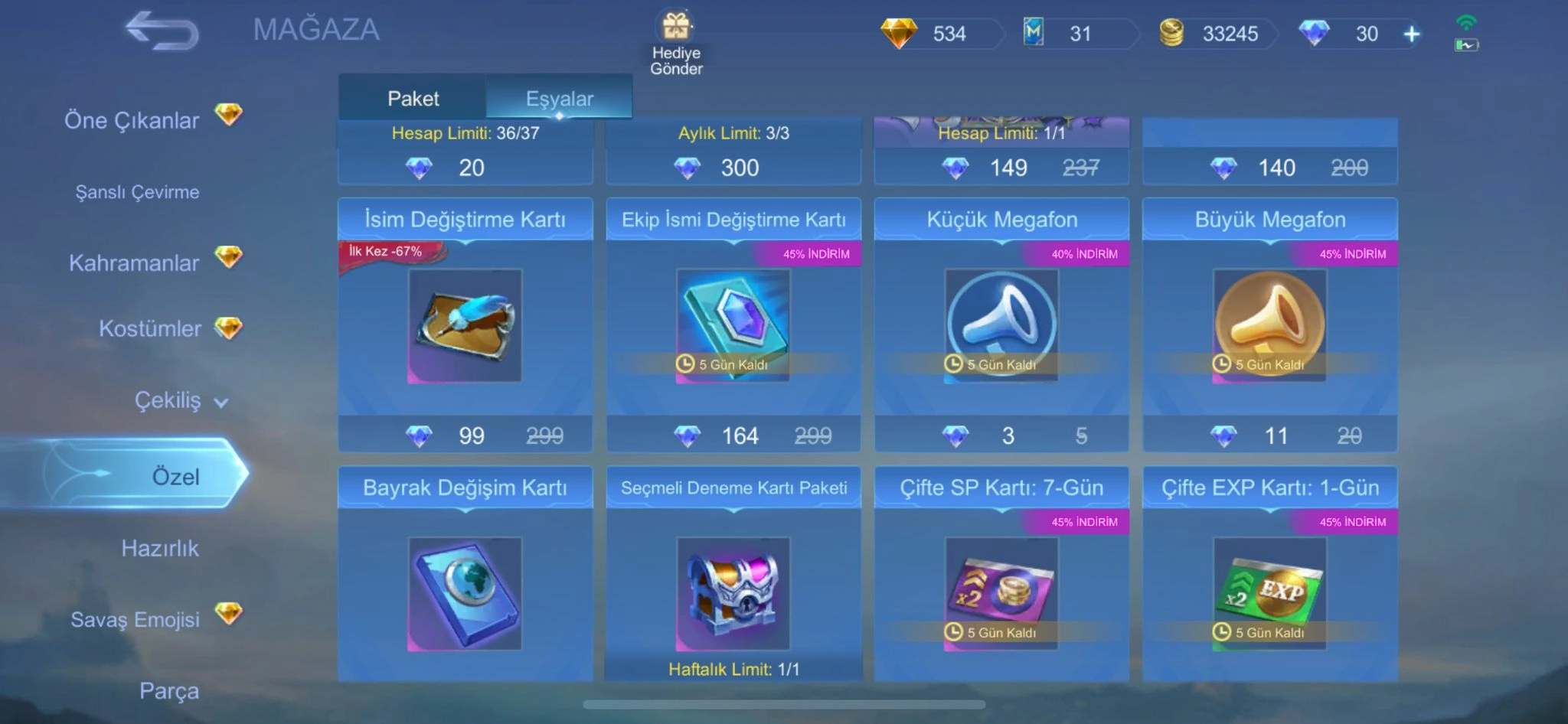
Task: Tap the back arrow to exit the store
Action: point(161,31)
